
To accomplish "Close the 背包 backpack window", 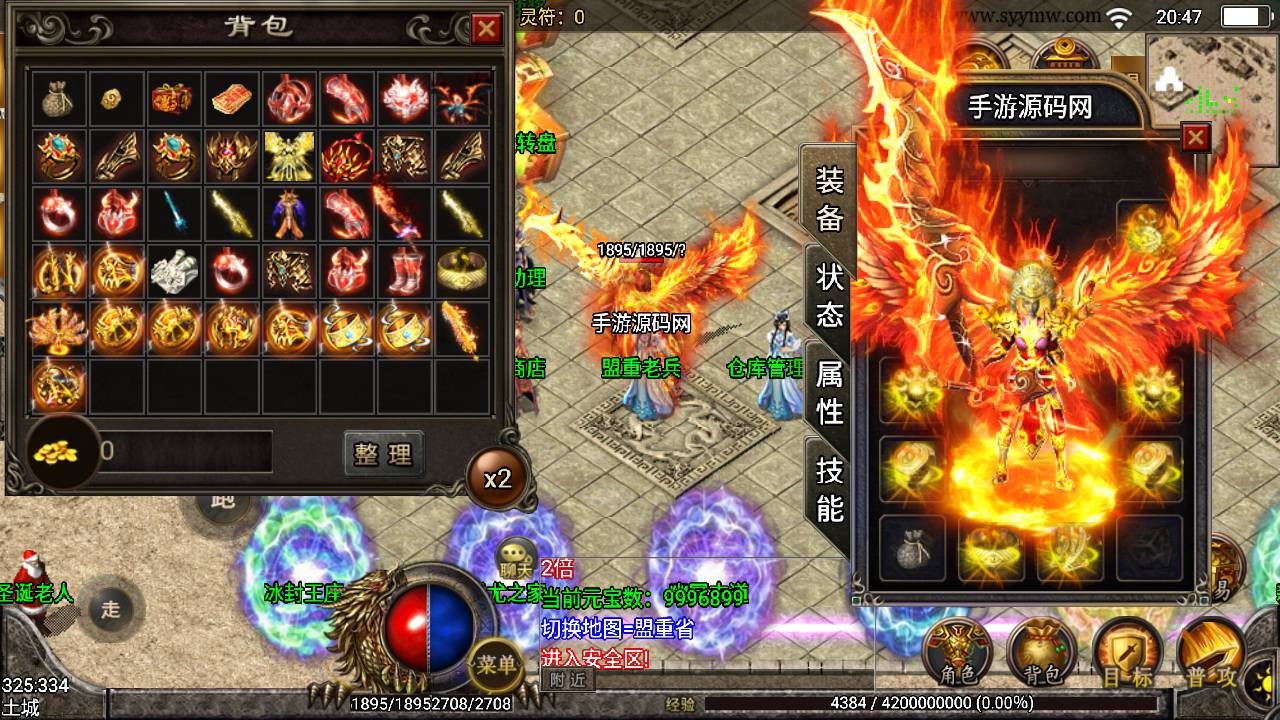I will pyautogui.click(x=487, y=29).
